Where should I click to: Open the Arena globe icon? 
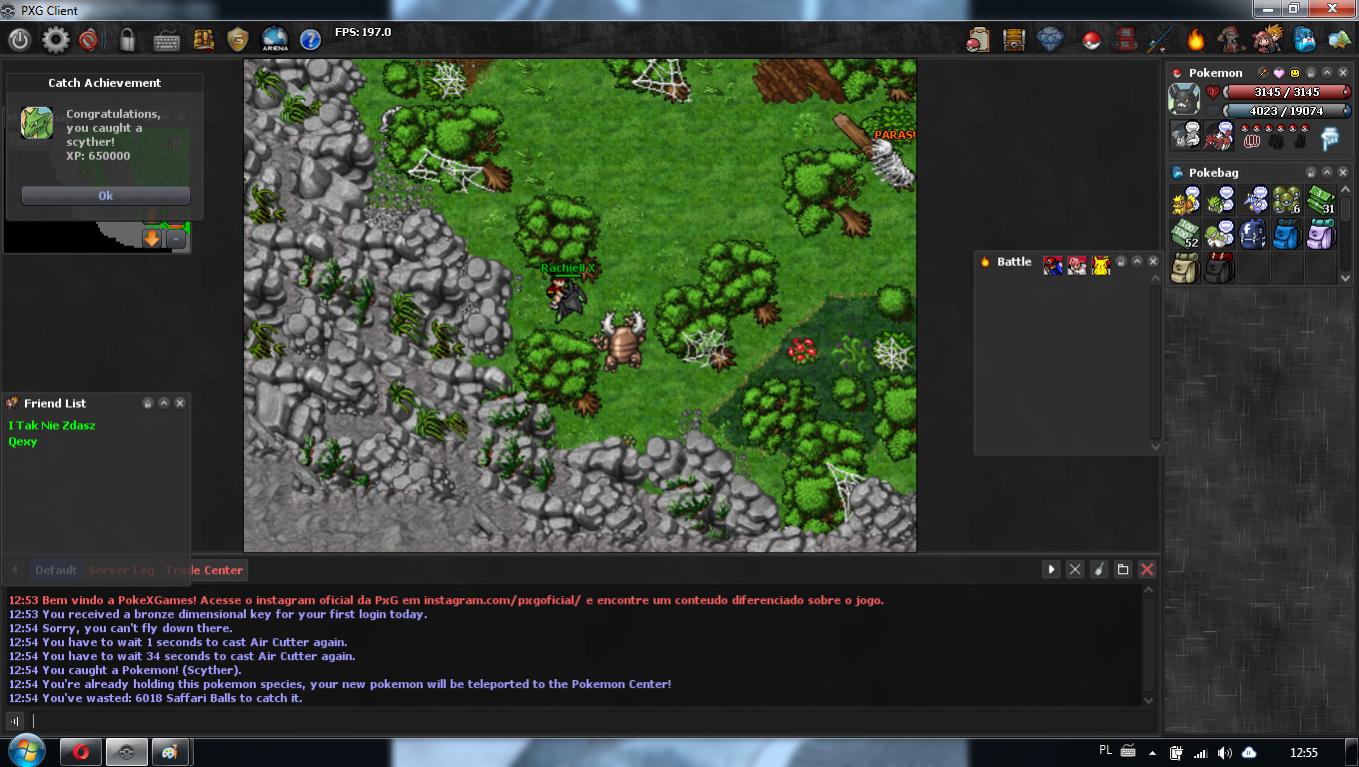[274, 40]
